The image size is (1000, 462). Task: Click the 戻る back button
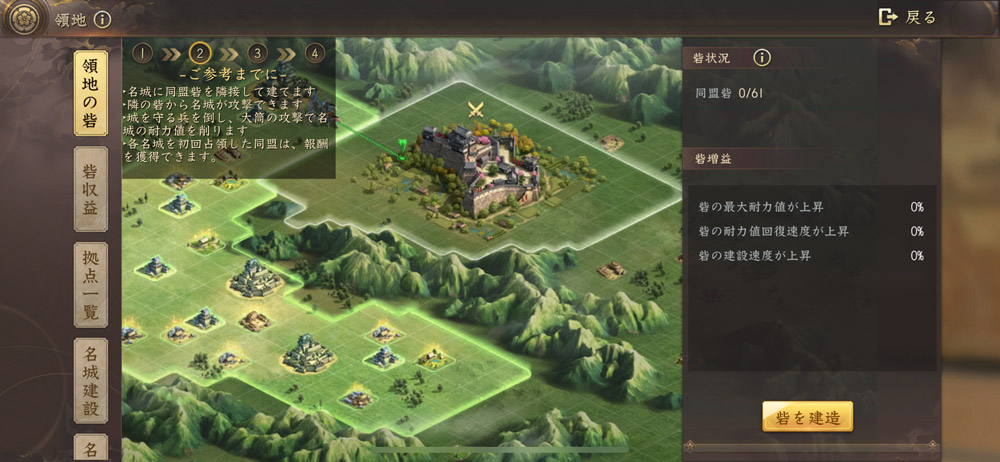coord(907,17)
